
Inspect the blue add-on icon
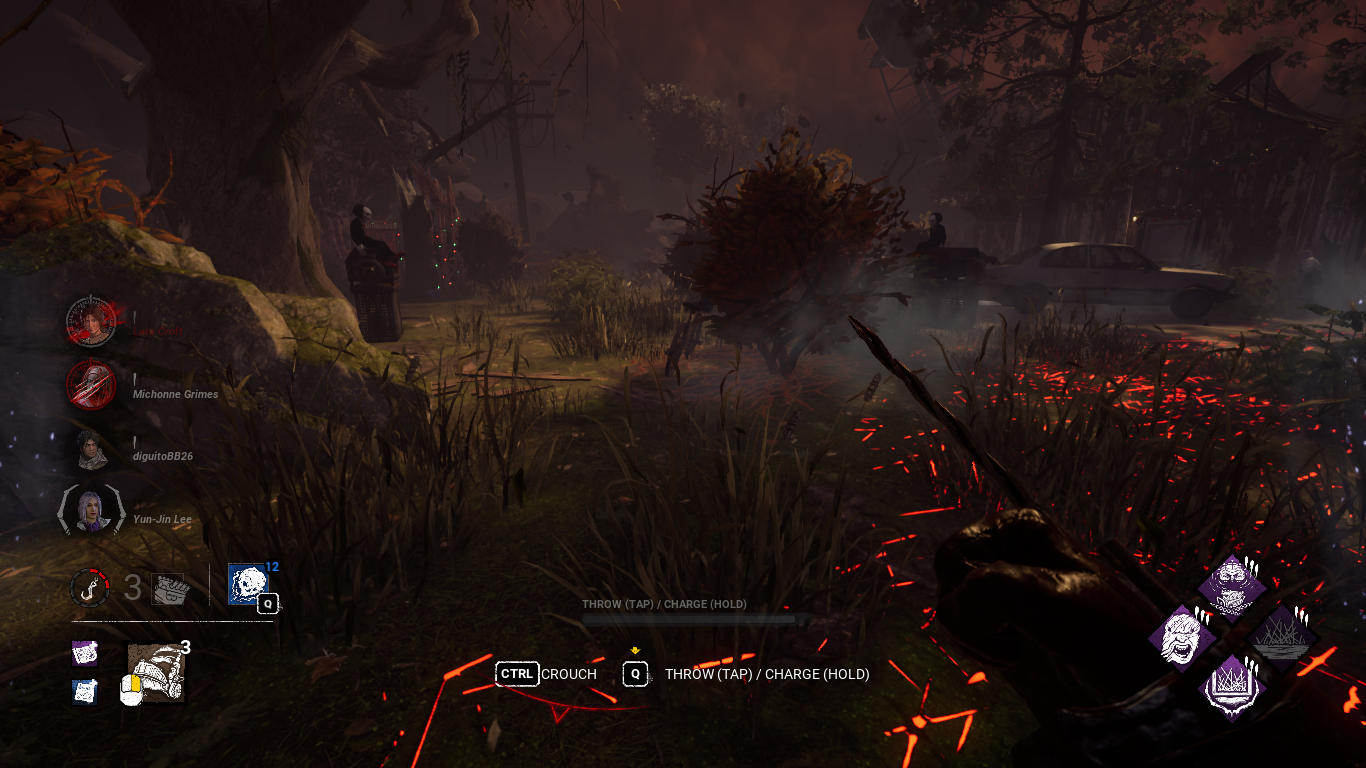pos(85,690)
